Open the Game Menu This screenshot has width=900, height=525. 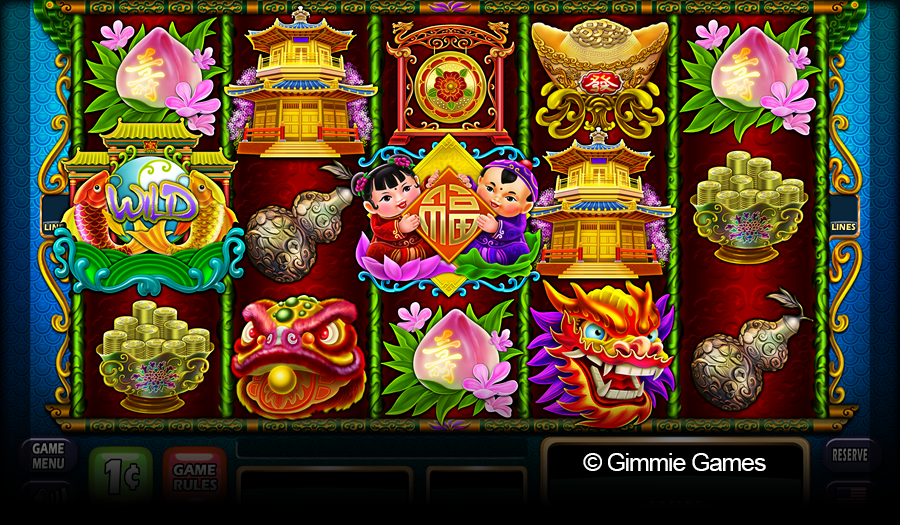[x=48, y=456]
